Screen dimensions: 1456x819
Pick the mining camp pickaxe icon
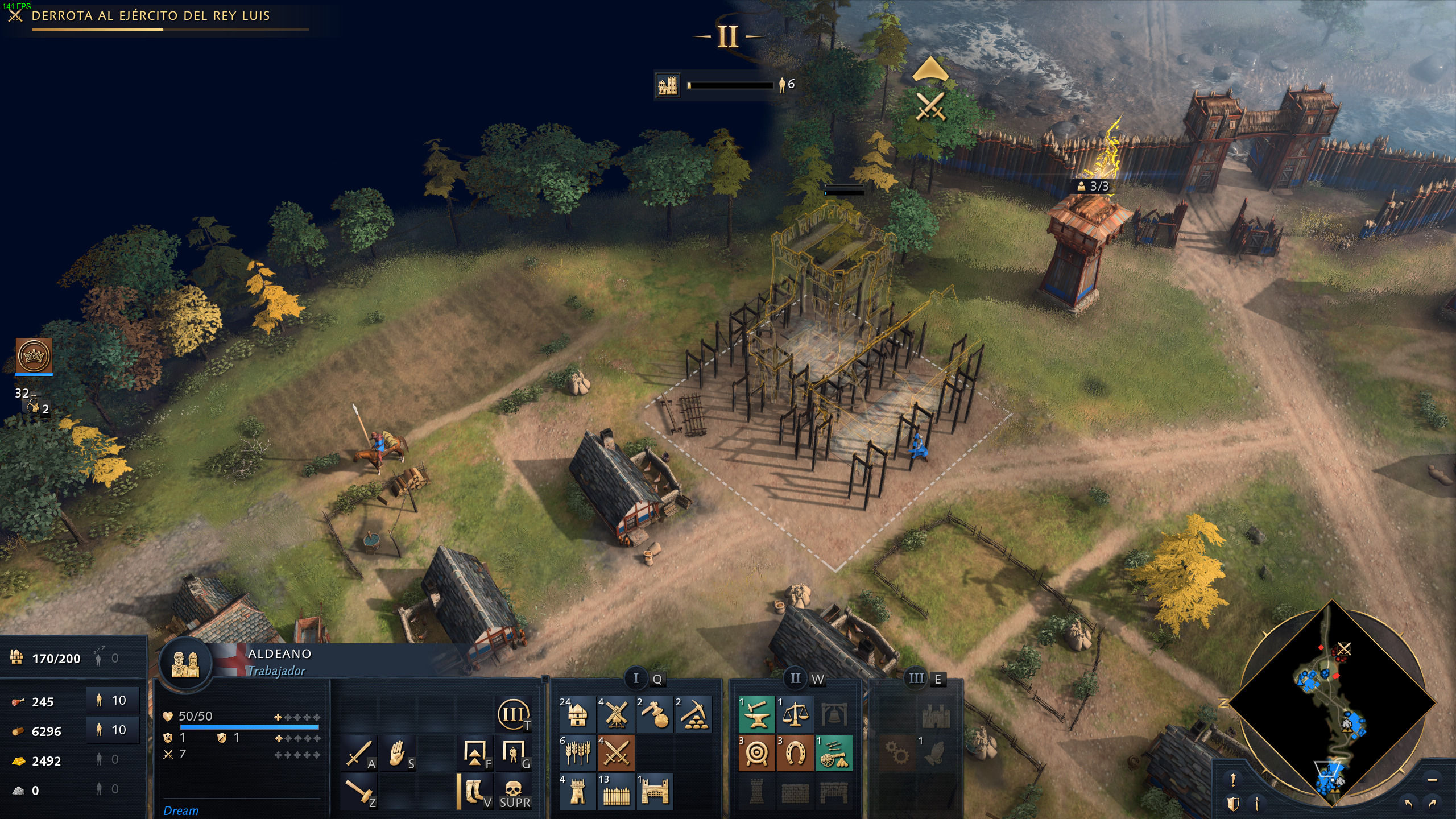(x=693, y=714)
